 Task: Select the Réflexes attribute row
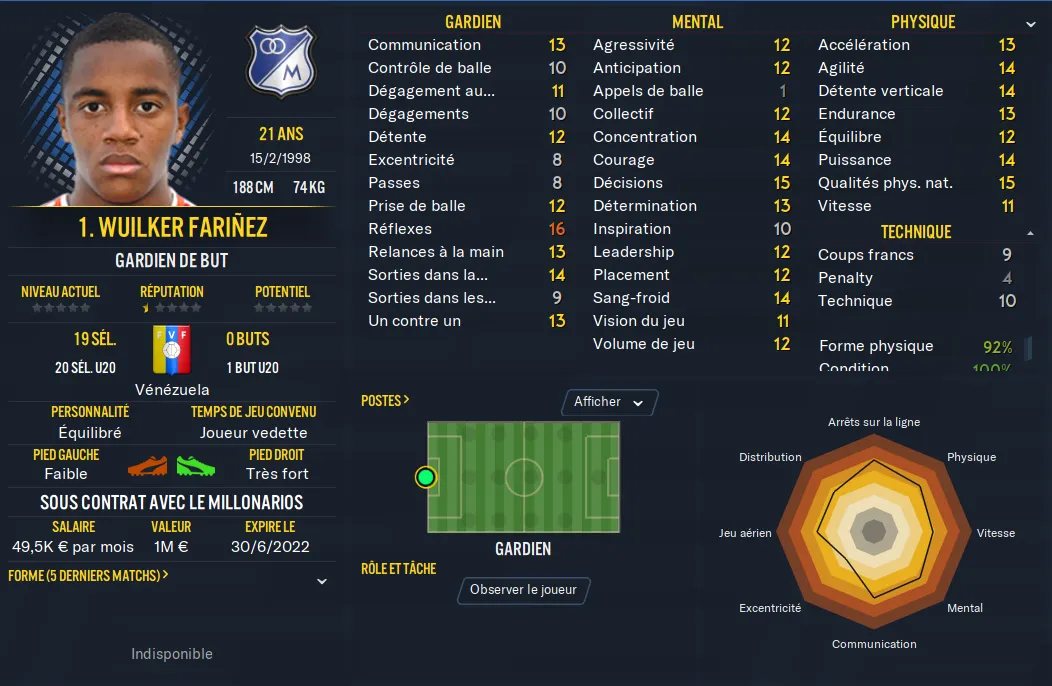click(x=466, y=229)
